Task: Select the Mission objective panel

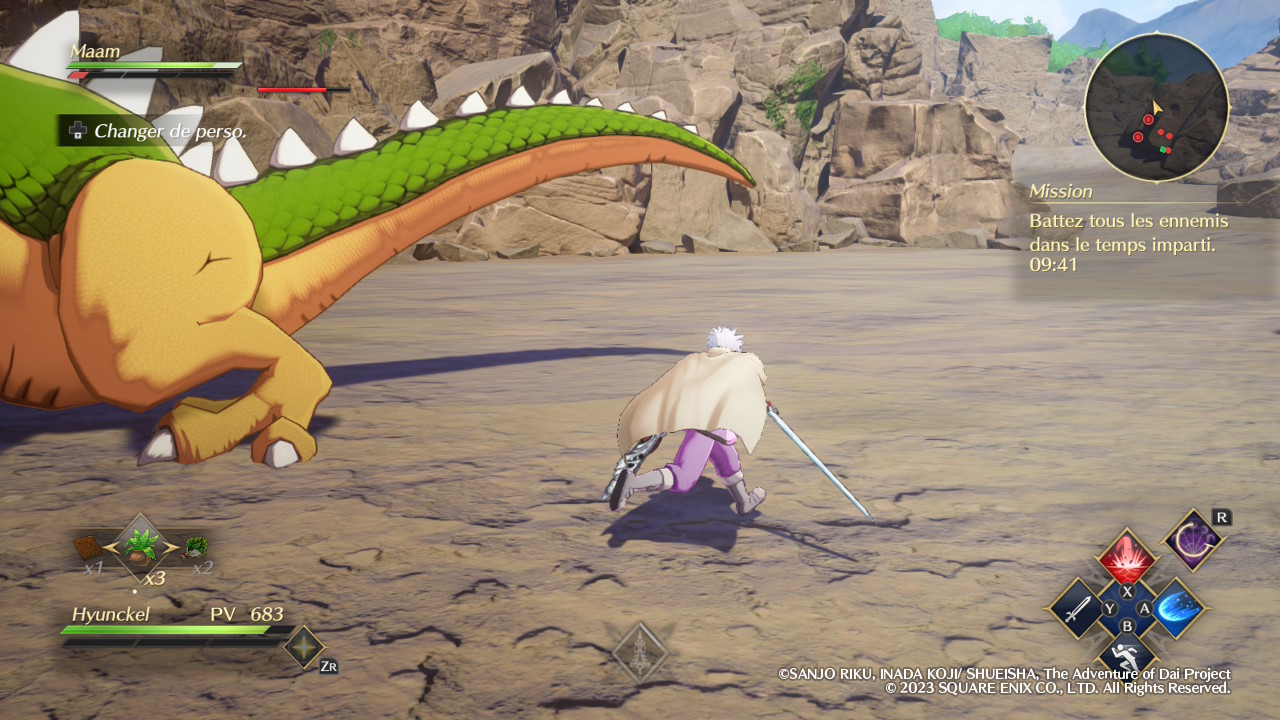Action: [x=1128, y=228]
